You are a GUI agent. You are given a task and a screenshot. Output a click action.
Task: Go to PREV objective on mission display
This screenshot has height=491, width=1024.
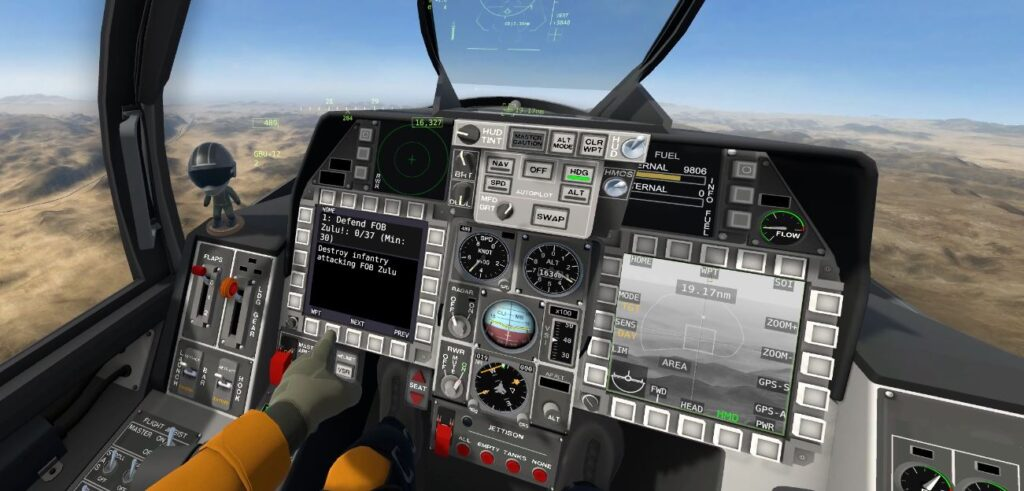point(398,349)
